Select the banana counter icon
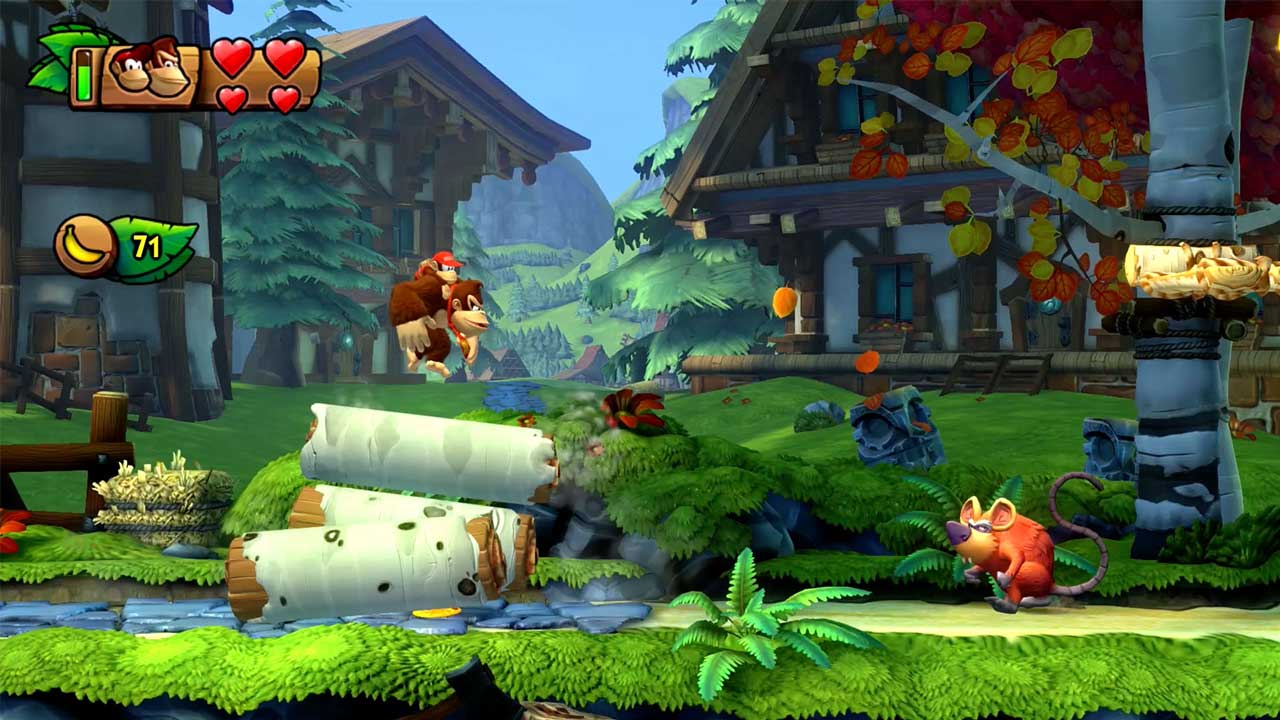The image size is (1280, 720). click(x=85, y=245)
